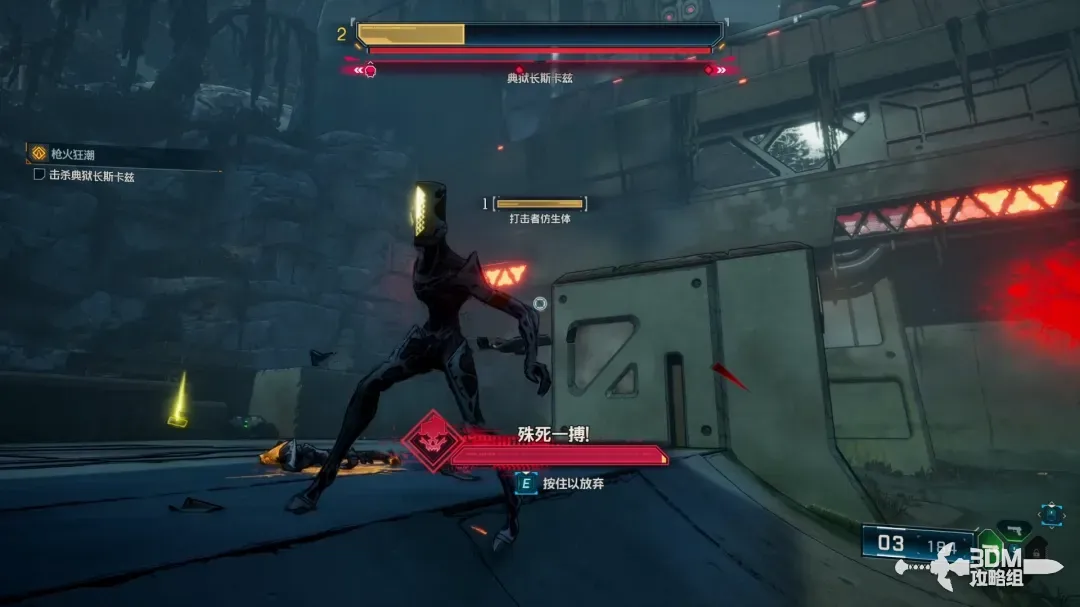
Task: Click the orange quest icon beside 枪火狂潮
Action: (x=39, y=153)
